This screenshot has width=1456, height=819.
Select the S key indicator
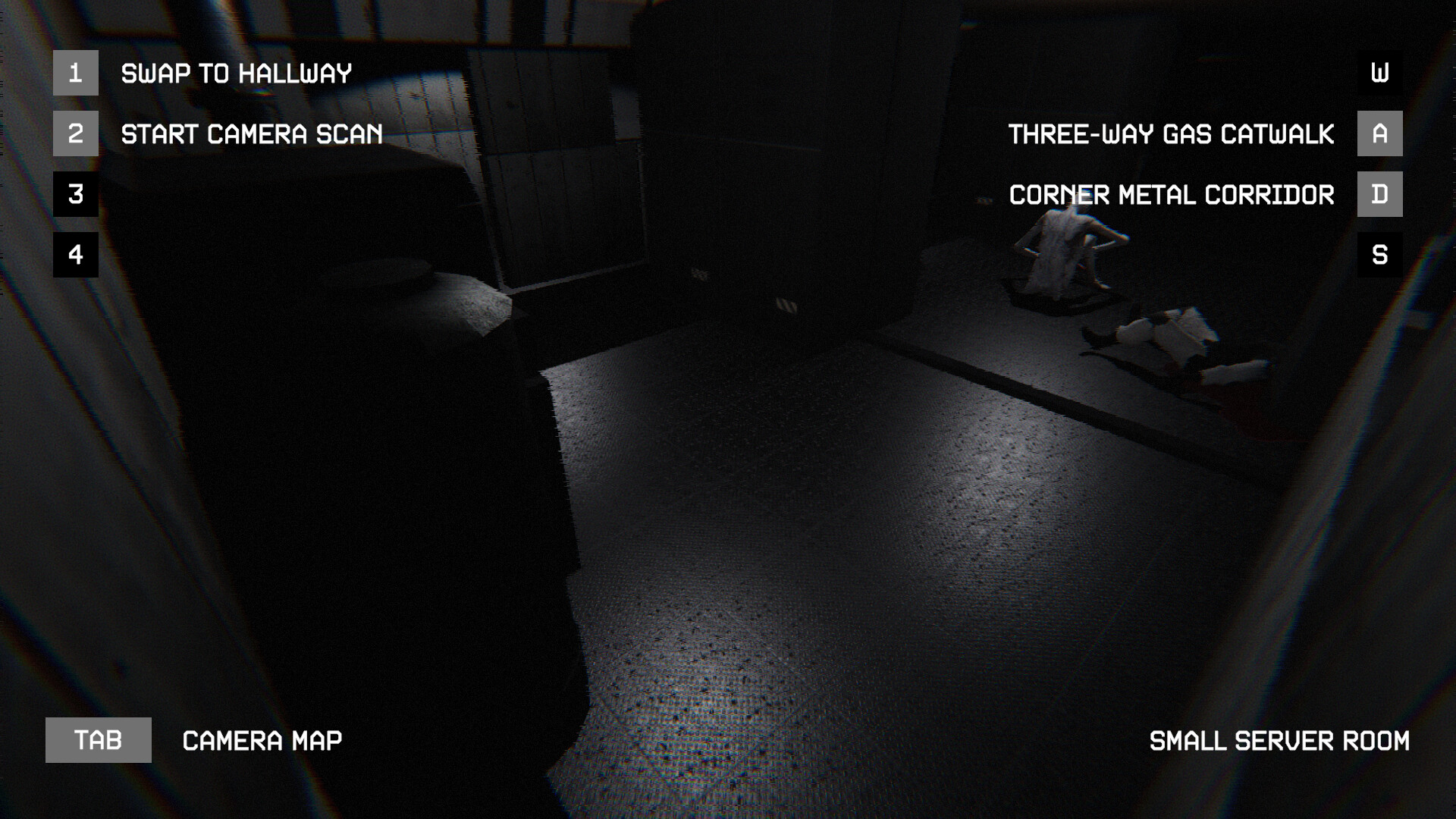coord(1379,255)
